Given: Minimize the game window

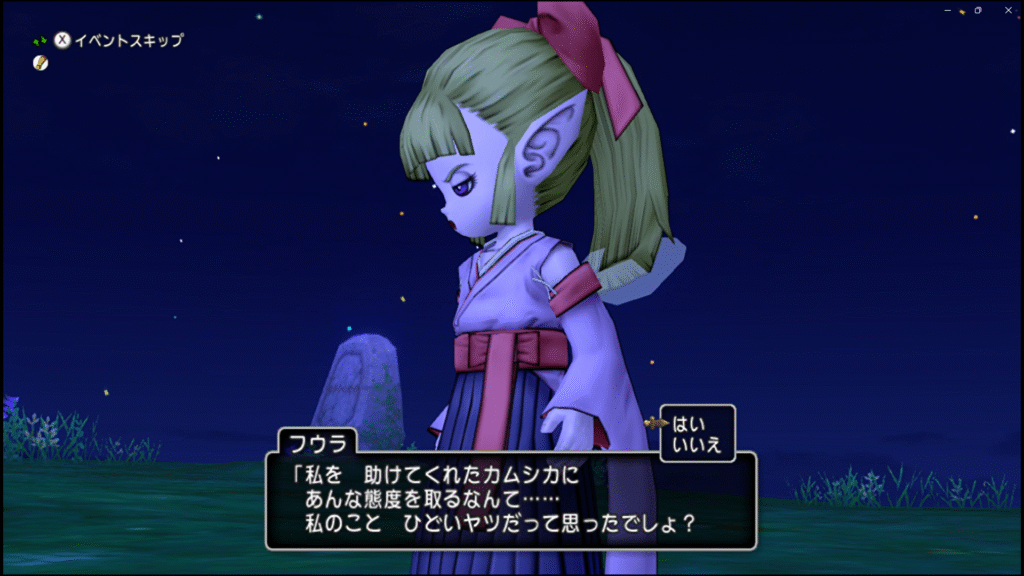Looking at the screenshot, I should click(946, 10).
